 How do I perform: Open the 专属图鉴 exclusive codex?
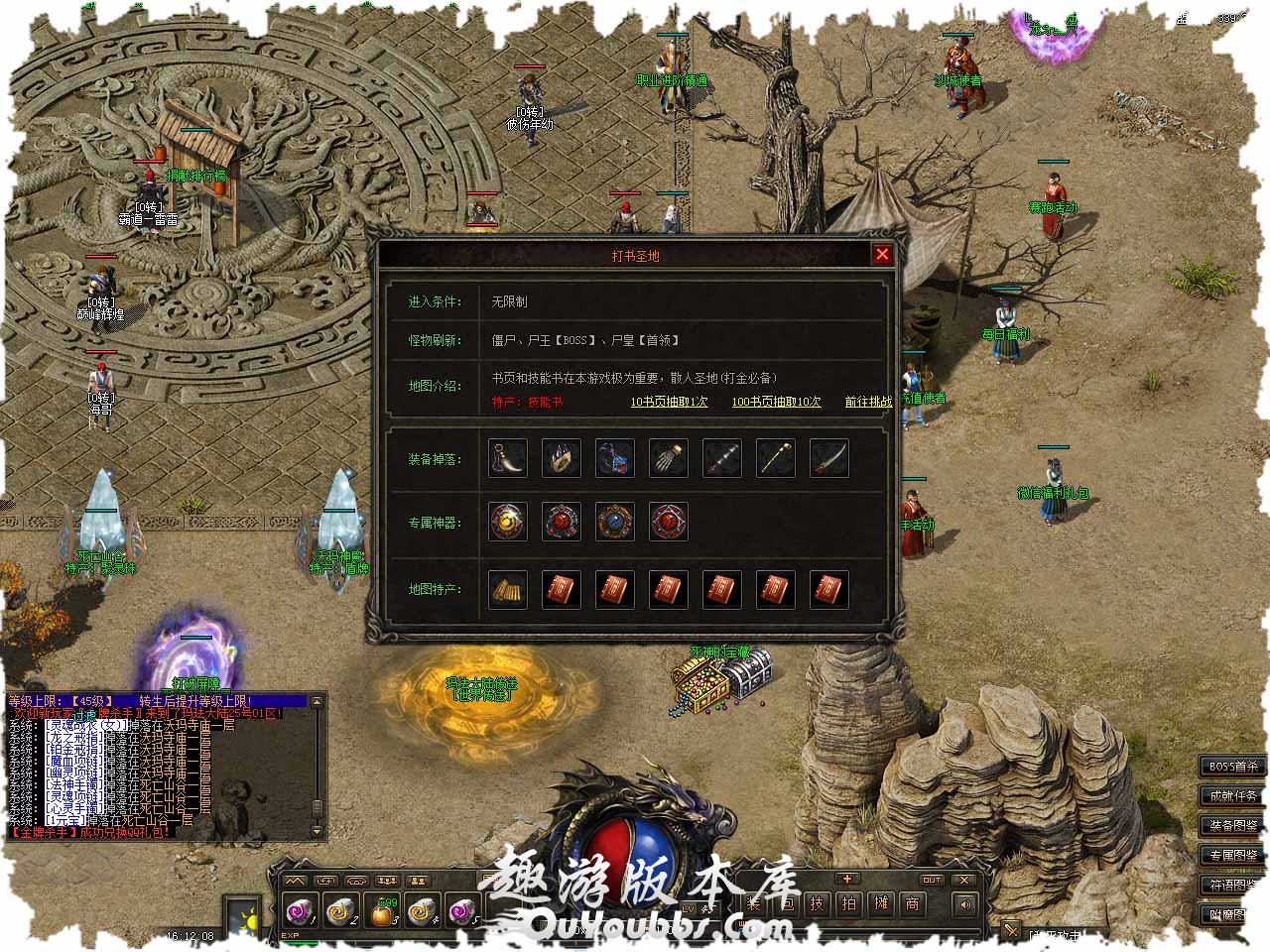[x=1233, y=855]
